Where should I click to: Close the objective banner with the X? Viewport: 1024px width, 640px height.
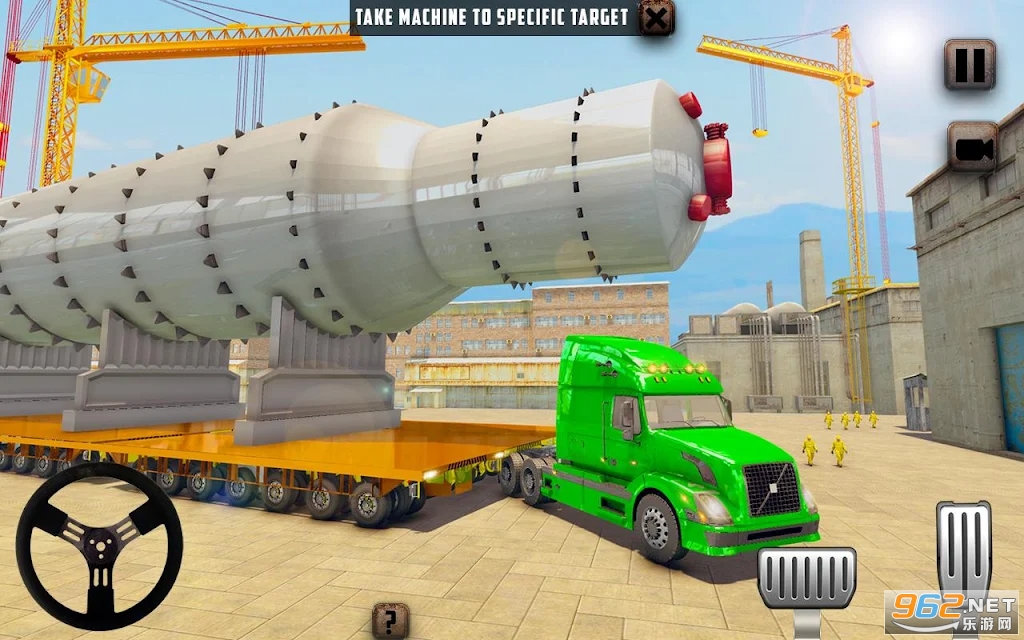(656, 18)
